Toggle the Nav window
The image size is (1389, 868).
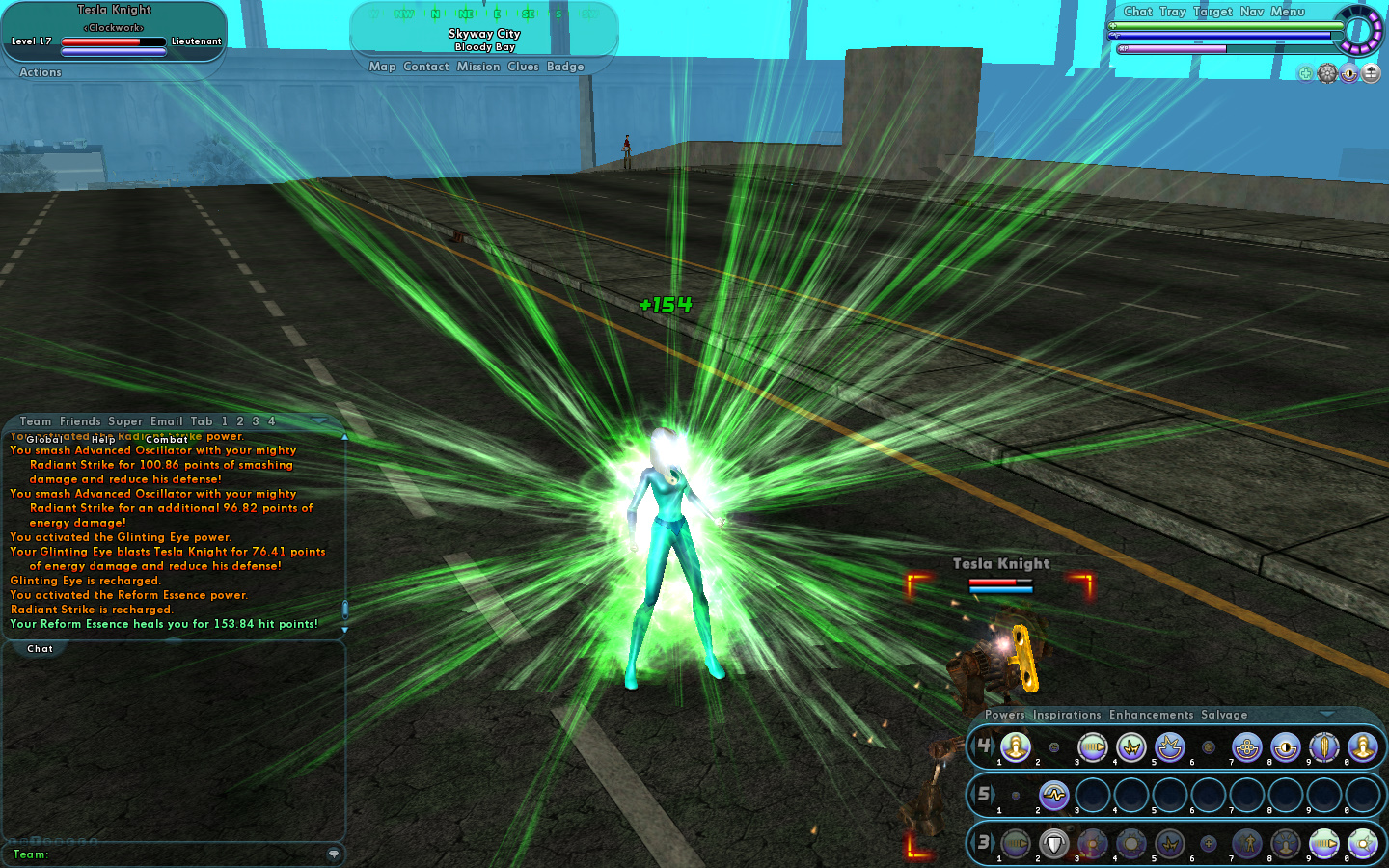click(1252, 12)
